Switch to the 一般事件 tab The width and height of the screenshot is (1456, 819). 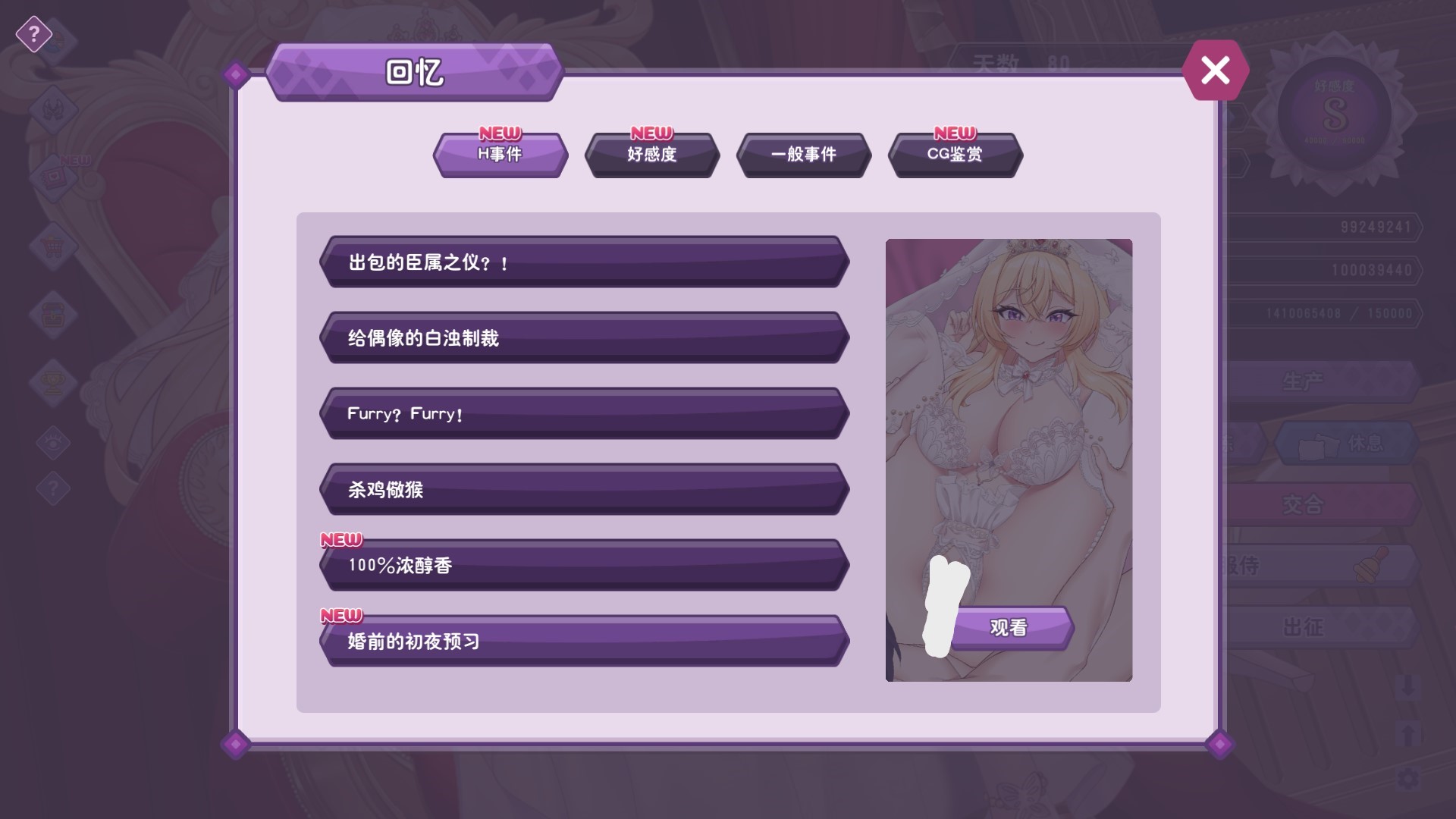[803, 155]
